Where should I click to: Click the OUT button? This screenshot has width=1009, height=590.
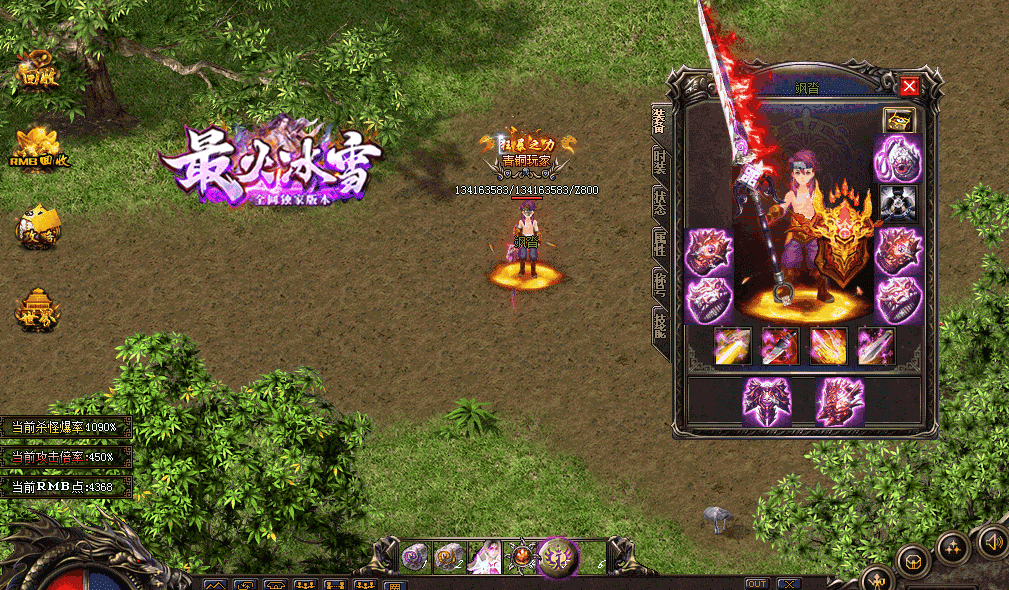click(x=757, y=584)
